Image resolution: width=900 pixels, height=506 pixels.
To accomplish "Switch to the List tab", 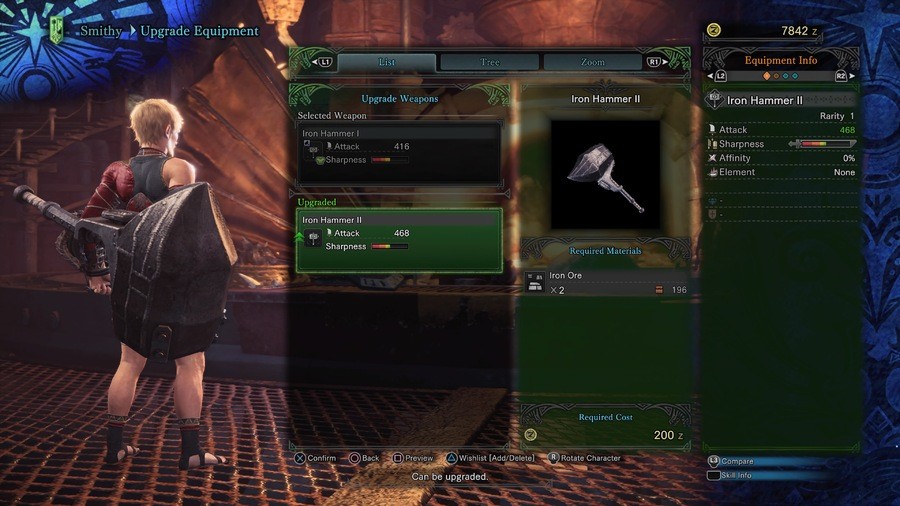I will 387,62.
